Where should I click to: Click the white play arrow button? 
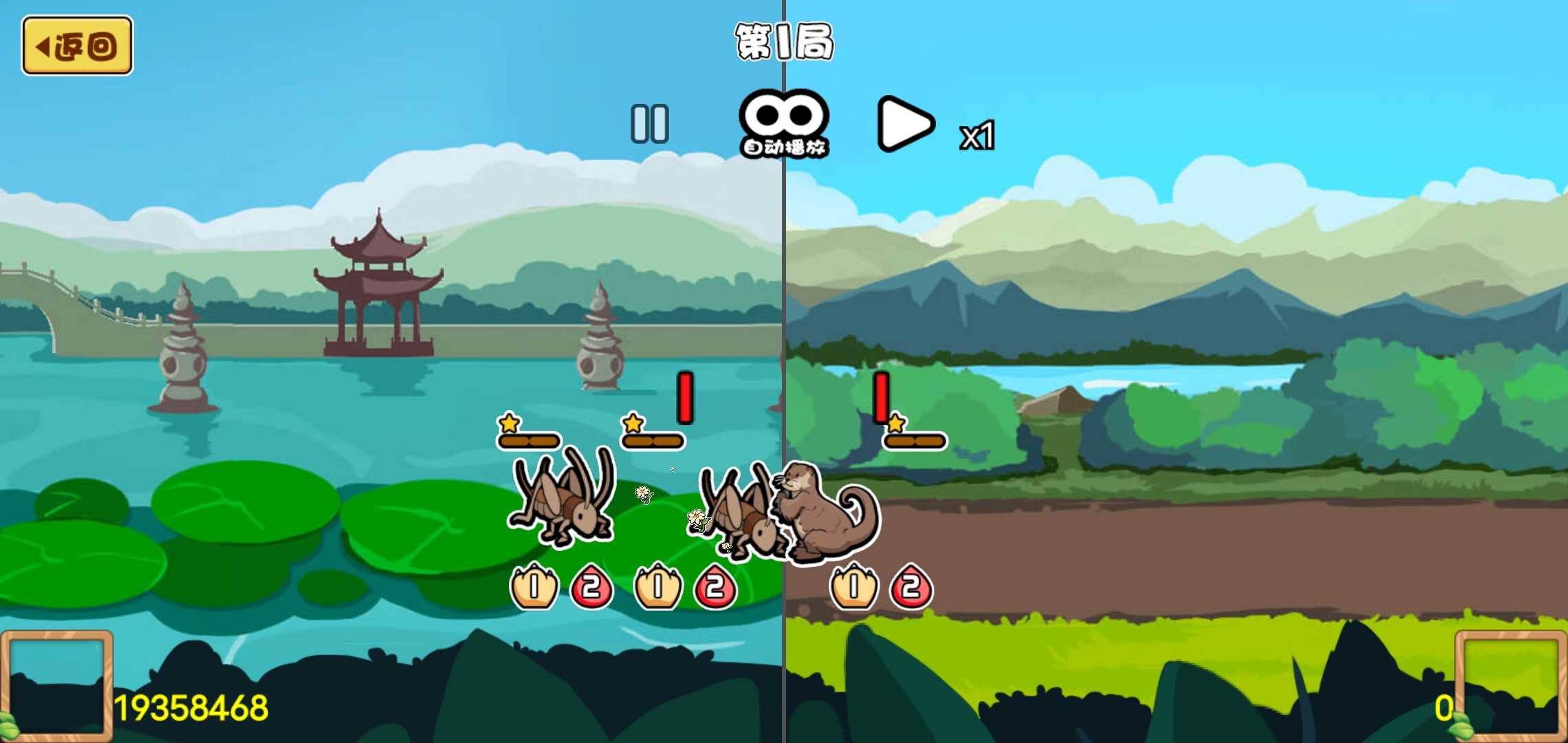(x=905, y=124)
